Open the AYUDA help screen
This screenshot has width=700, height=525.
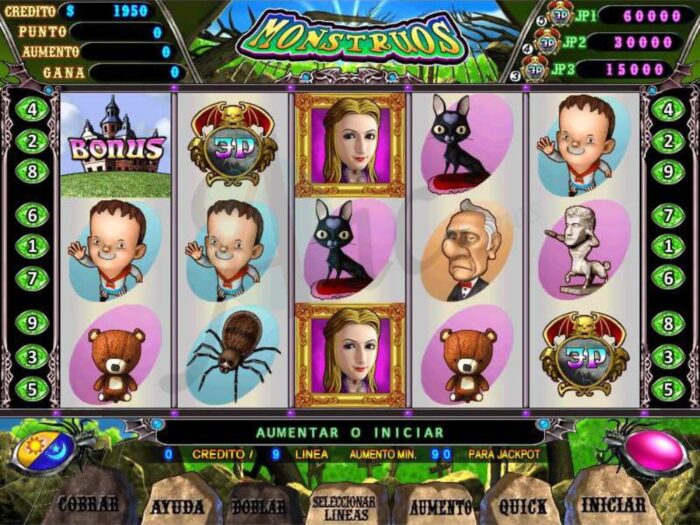(177, 505)
